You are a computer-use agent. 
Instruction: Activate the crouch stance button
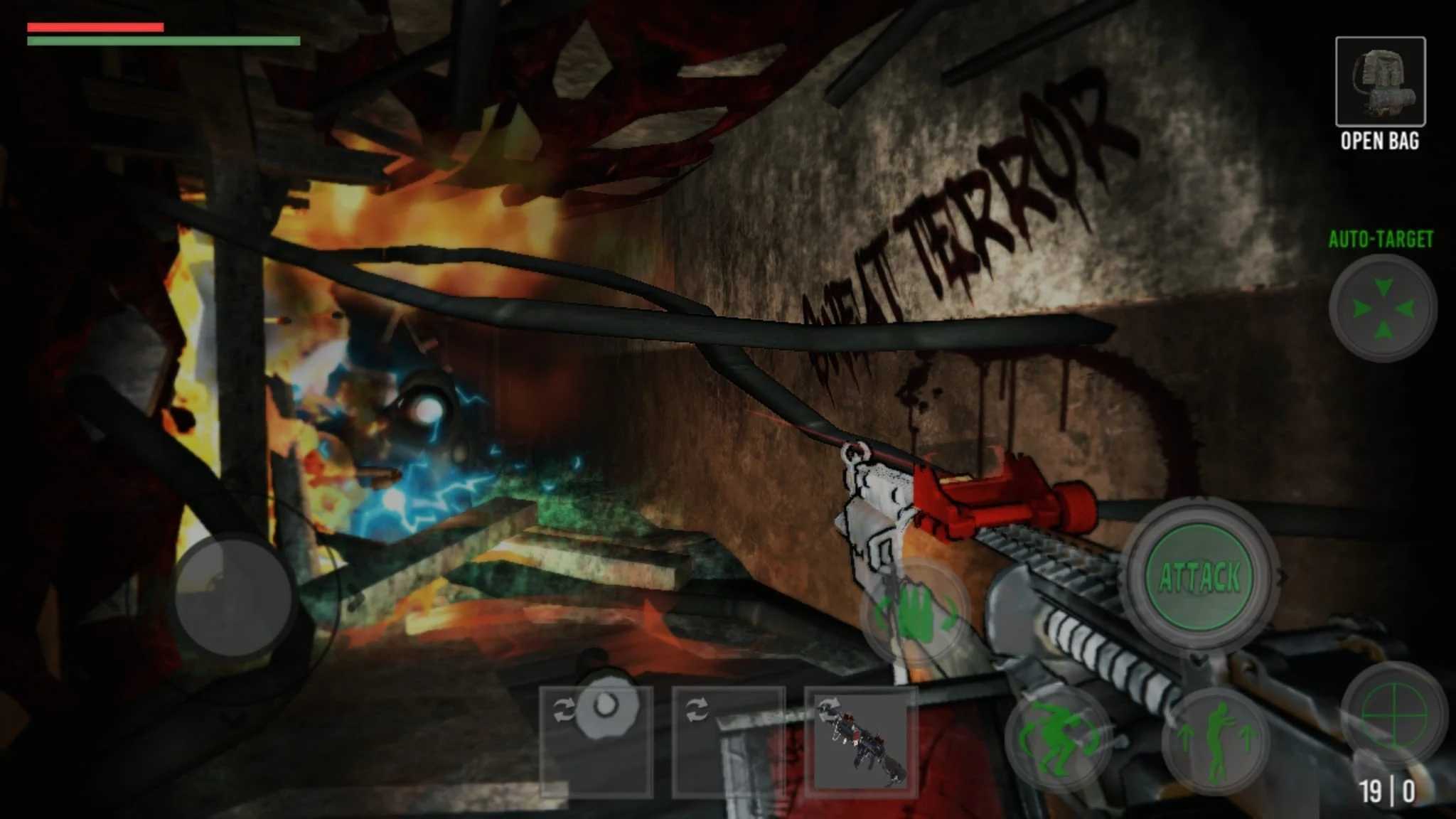(1056, 740)
